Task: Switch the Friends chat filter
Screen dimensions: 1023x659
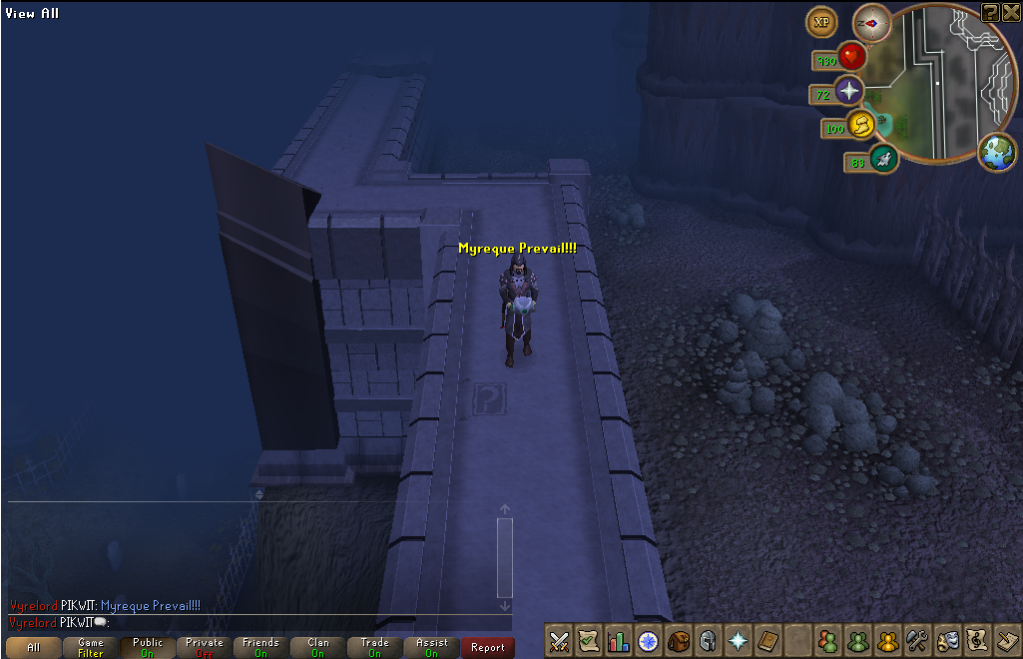Action: (x=261, y=647)
